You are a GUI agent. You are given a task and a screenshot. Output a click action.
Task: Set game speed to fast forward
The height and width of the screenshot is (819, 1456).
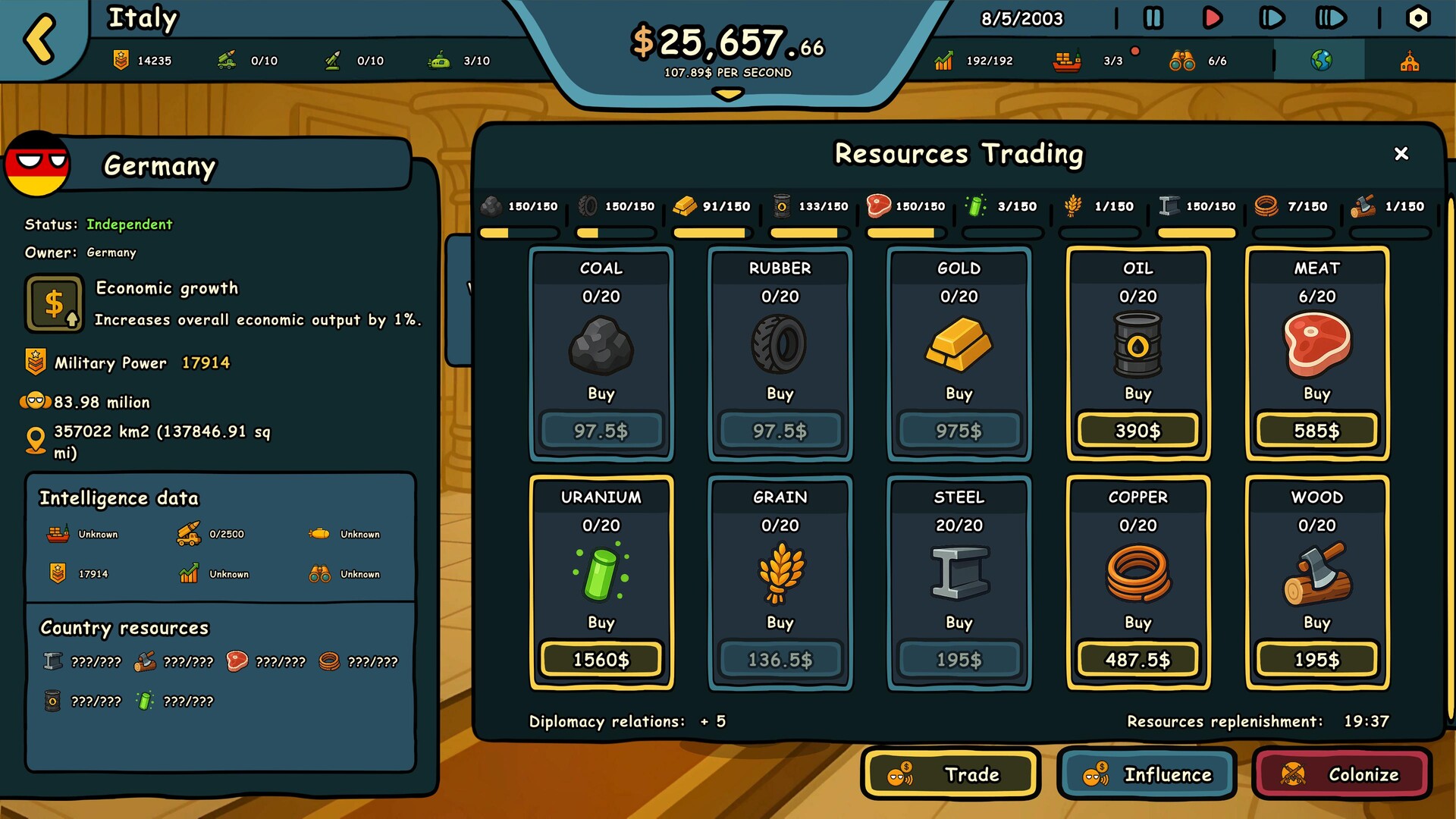click(x=1271, y=18)
